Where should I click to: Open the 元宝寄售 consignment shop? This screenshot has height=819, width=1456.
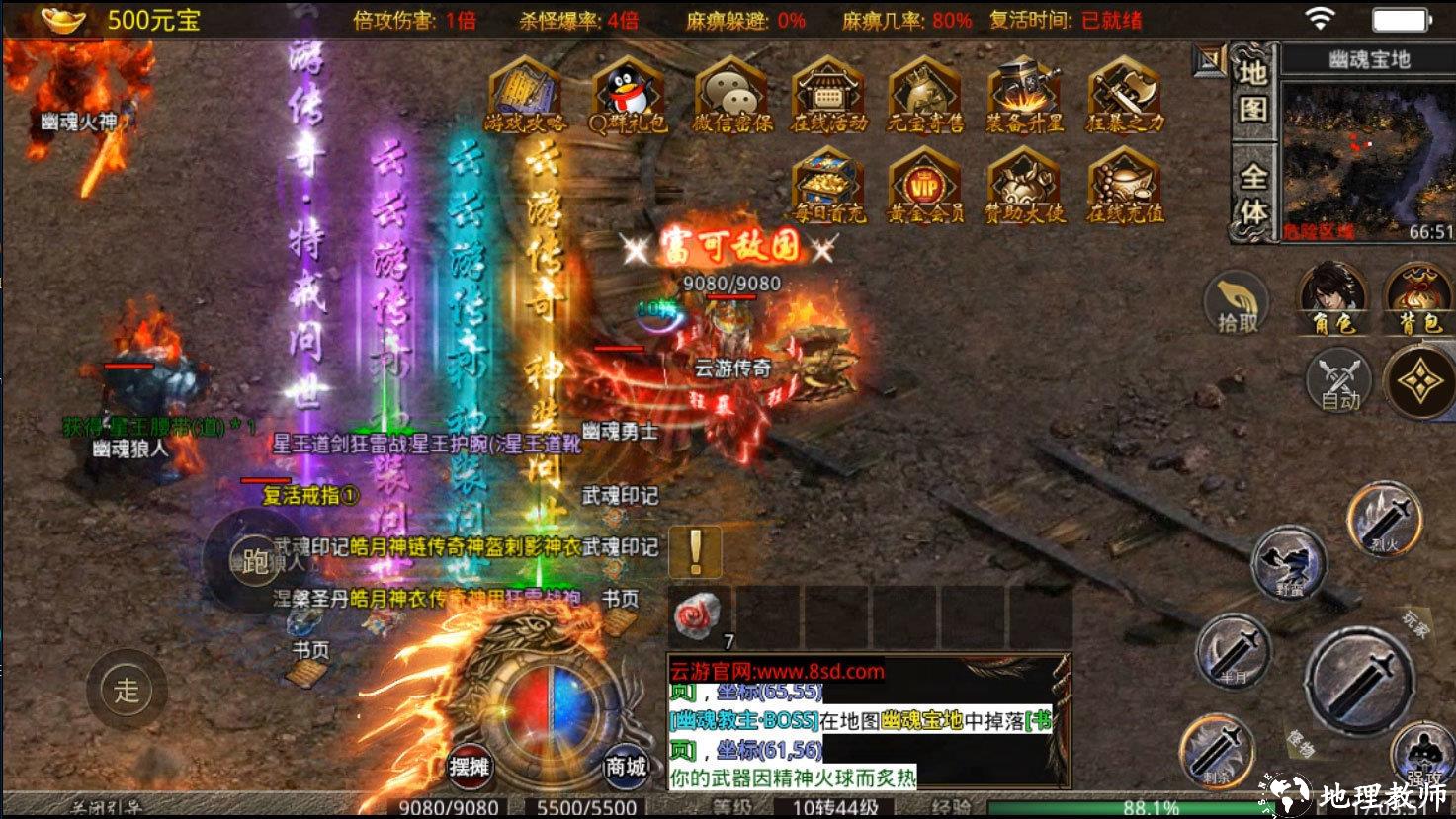pos(925,96)
